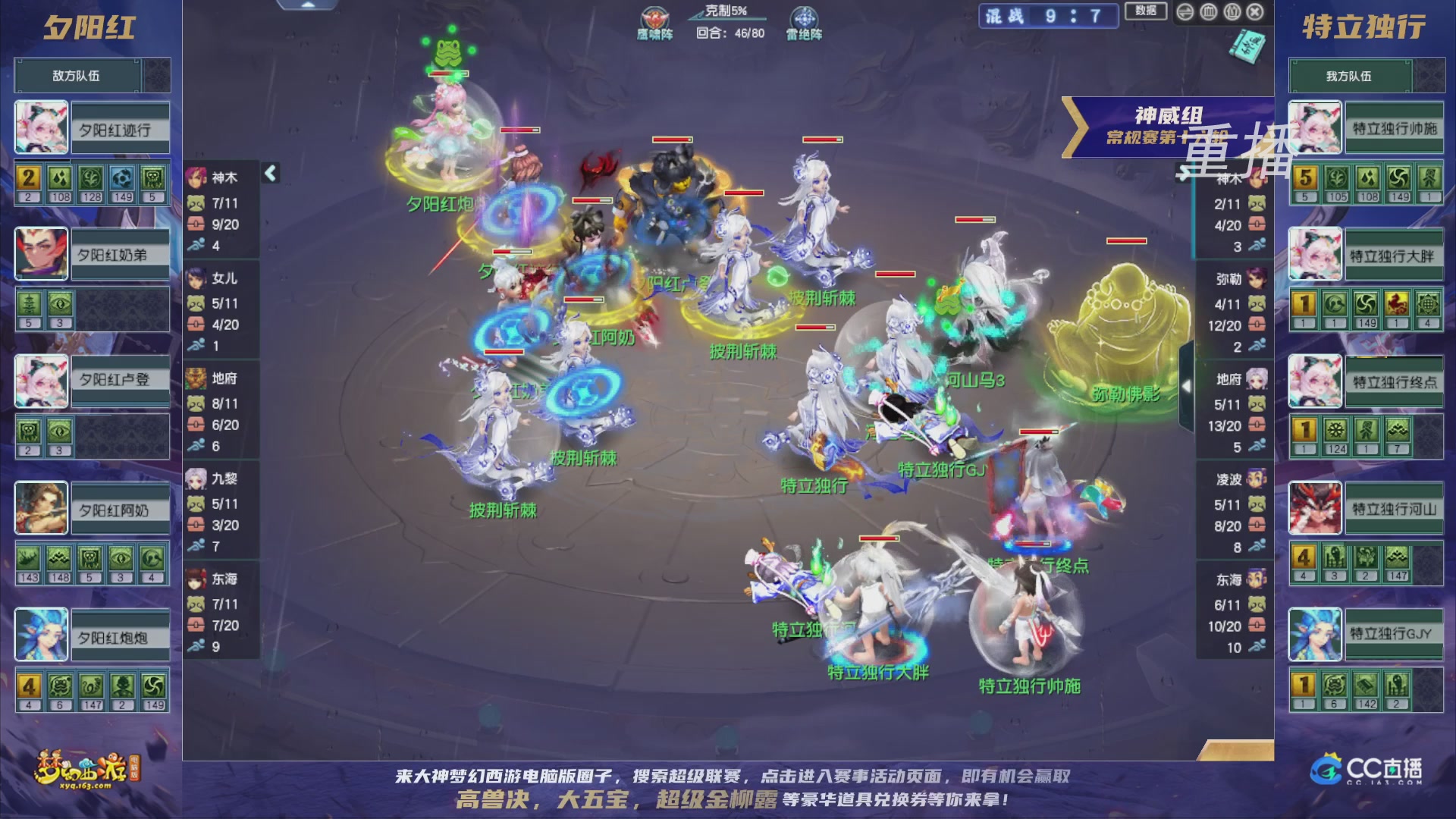
Task: Select the 鹰啸阵 formation icon
Action: pyautogui.click(x=654, y=18)
